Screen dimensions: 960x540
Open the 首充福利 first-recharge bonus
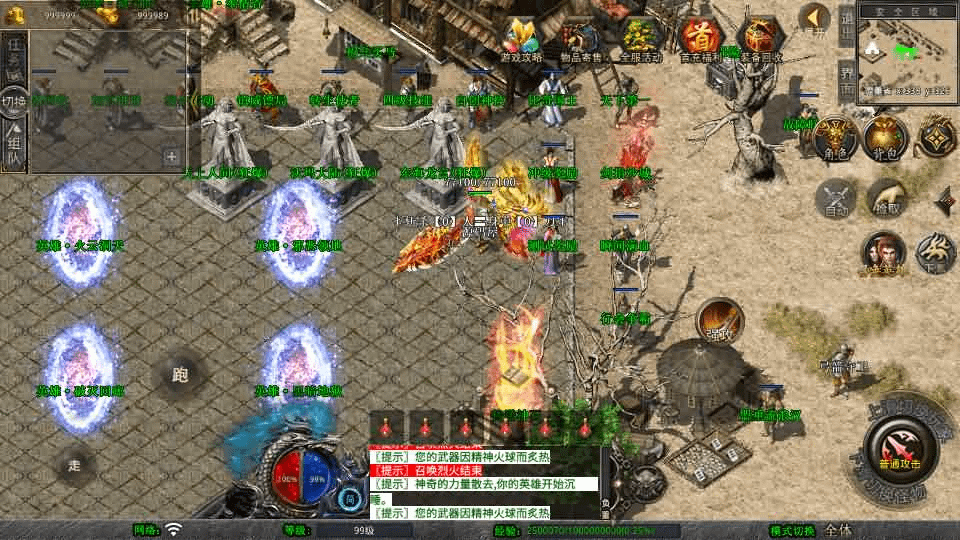pyautogui.click(x=700, y=38)
